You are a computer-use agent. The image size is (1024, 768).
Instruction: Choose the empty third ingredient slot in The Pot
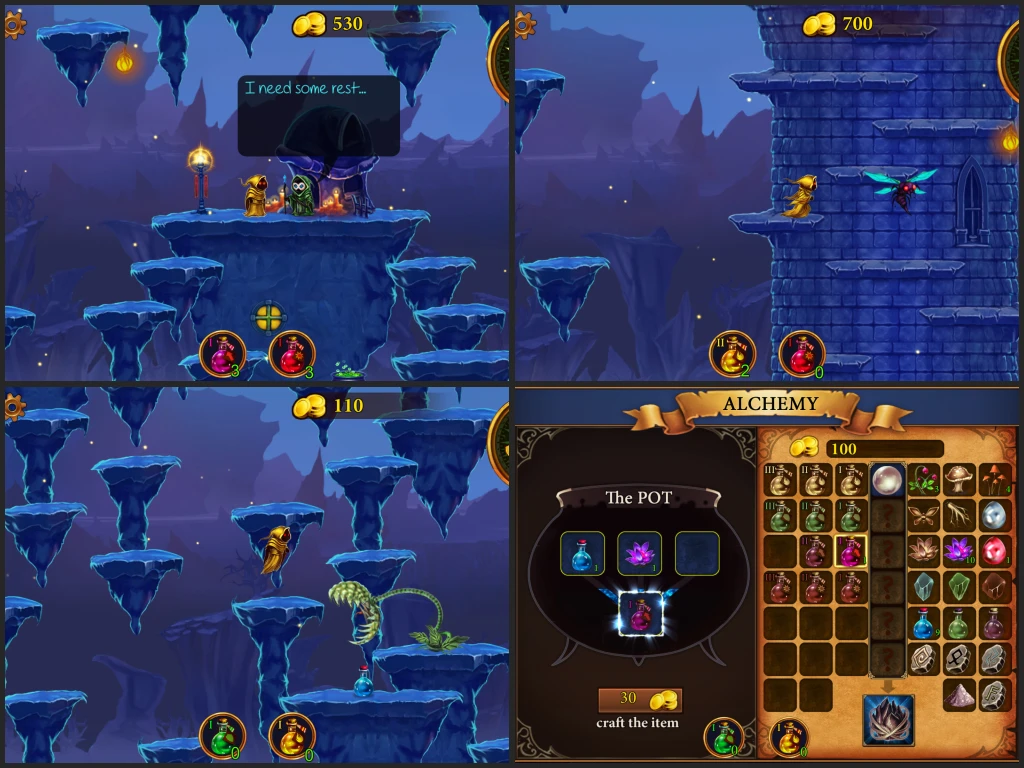(x=696, y=553)
